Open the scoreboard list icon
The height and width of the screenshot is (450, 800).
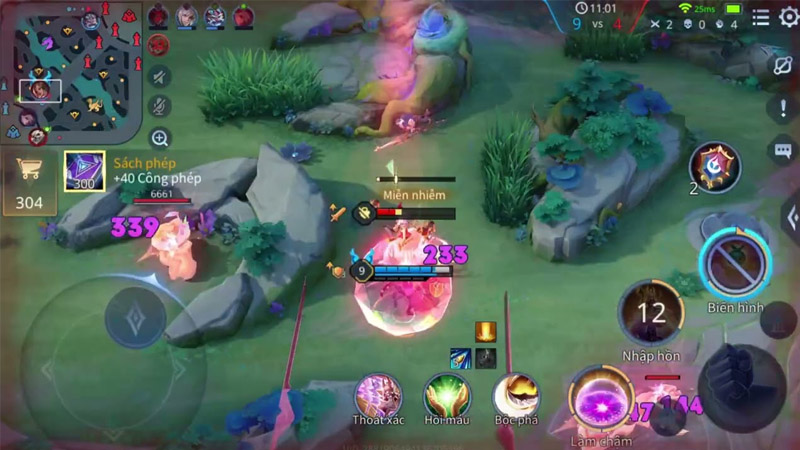pos(761,17)
